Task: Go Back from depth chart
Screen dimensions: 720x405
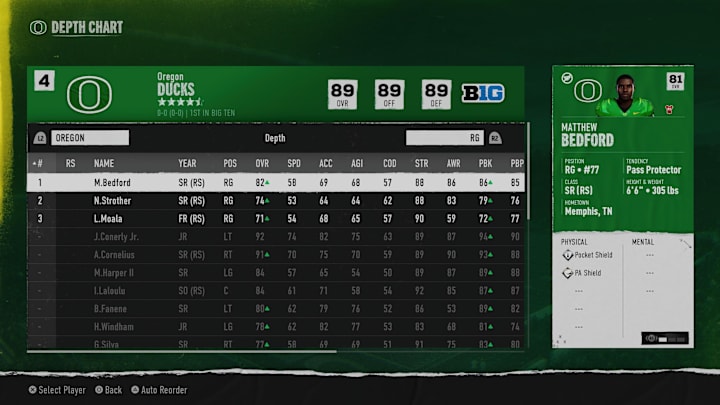Action: pos(107,390)
